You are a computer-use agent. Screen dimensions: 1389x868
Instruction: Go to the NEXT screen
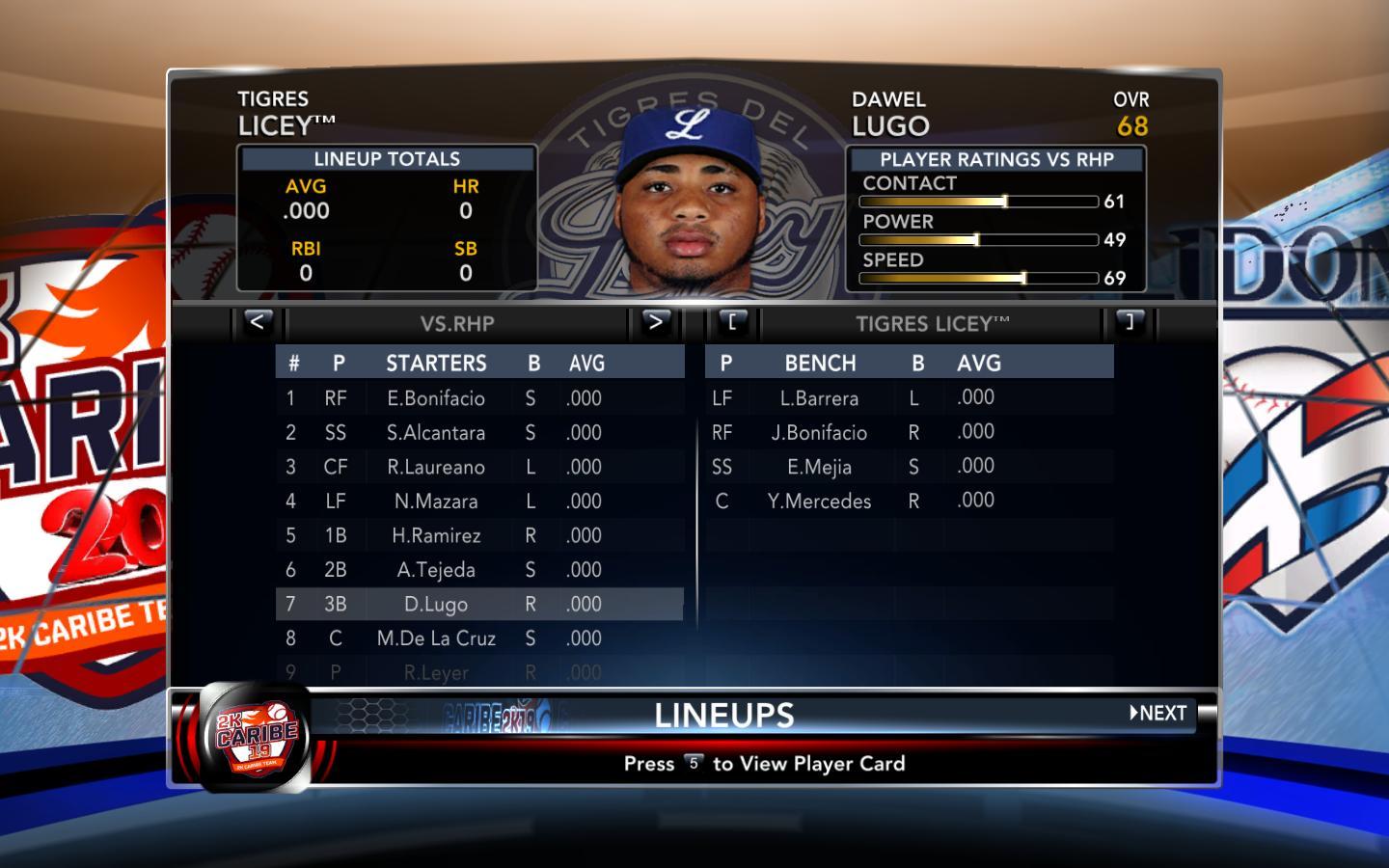[x=1158, y=713]
